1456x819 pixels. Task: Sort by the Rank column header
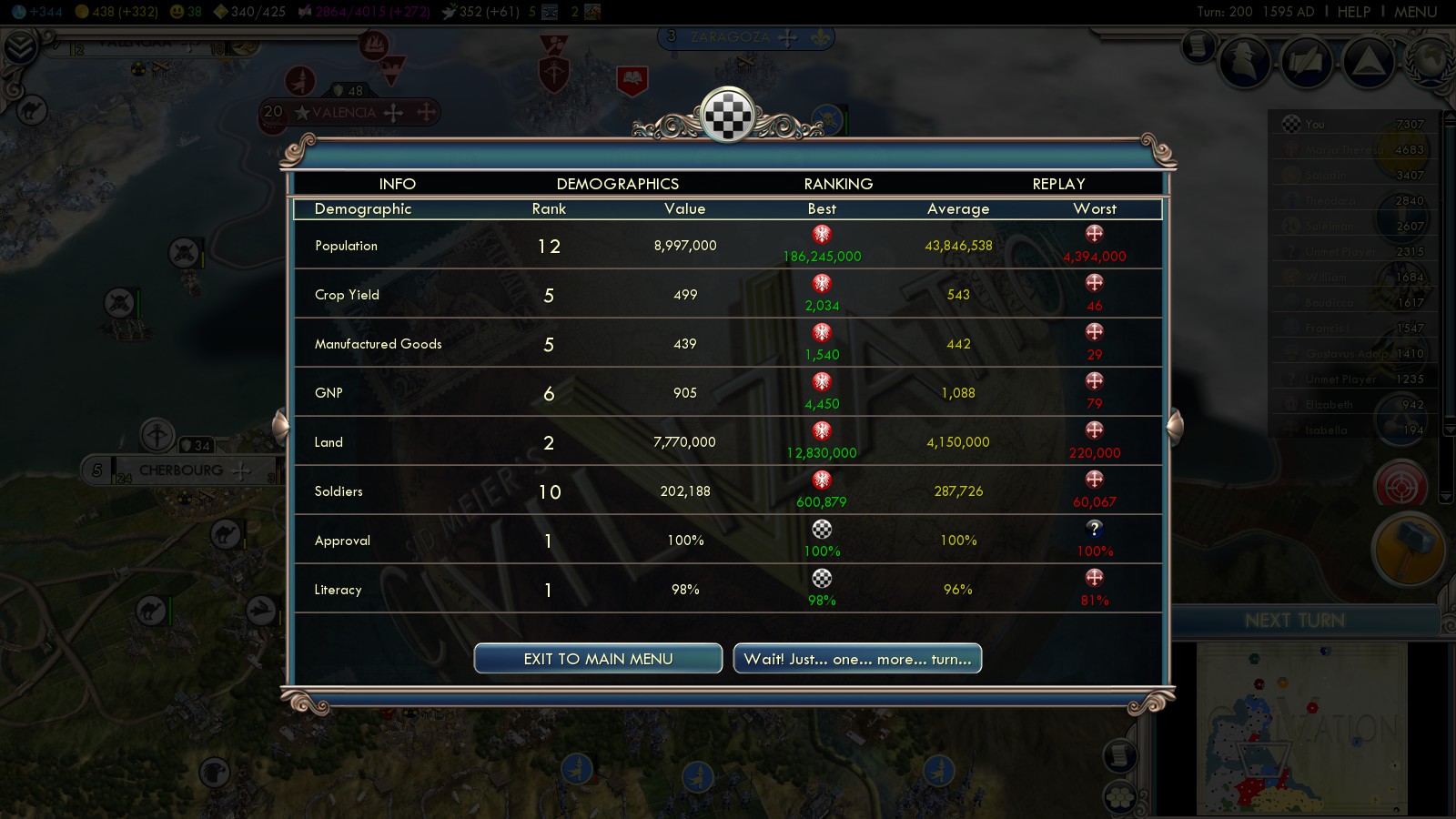pyautogui.click(x=549, y=209)
